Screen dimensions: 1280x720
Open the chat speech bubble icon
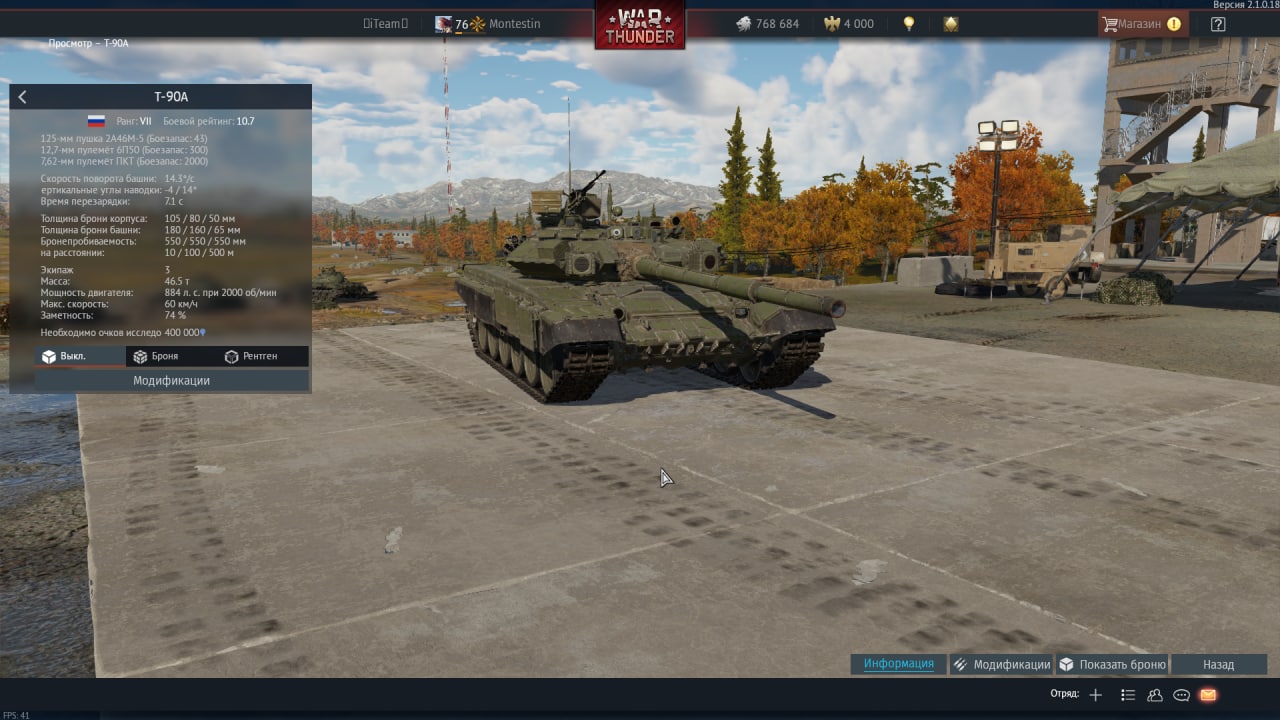coord(1181,695)
